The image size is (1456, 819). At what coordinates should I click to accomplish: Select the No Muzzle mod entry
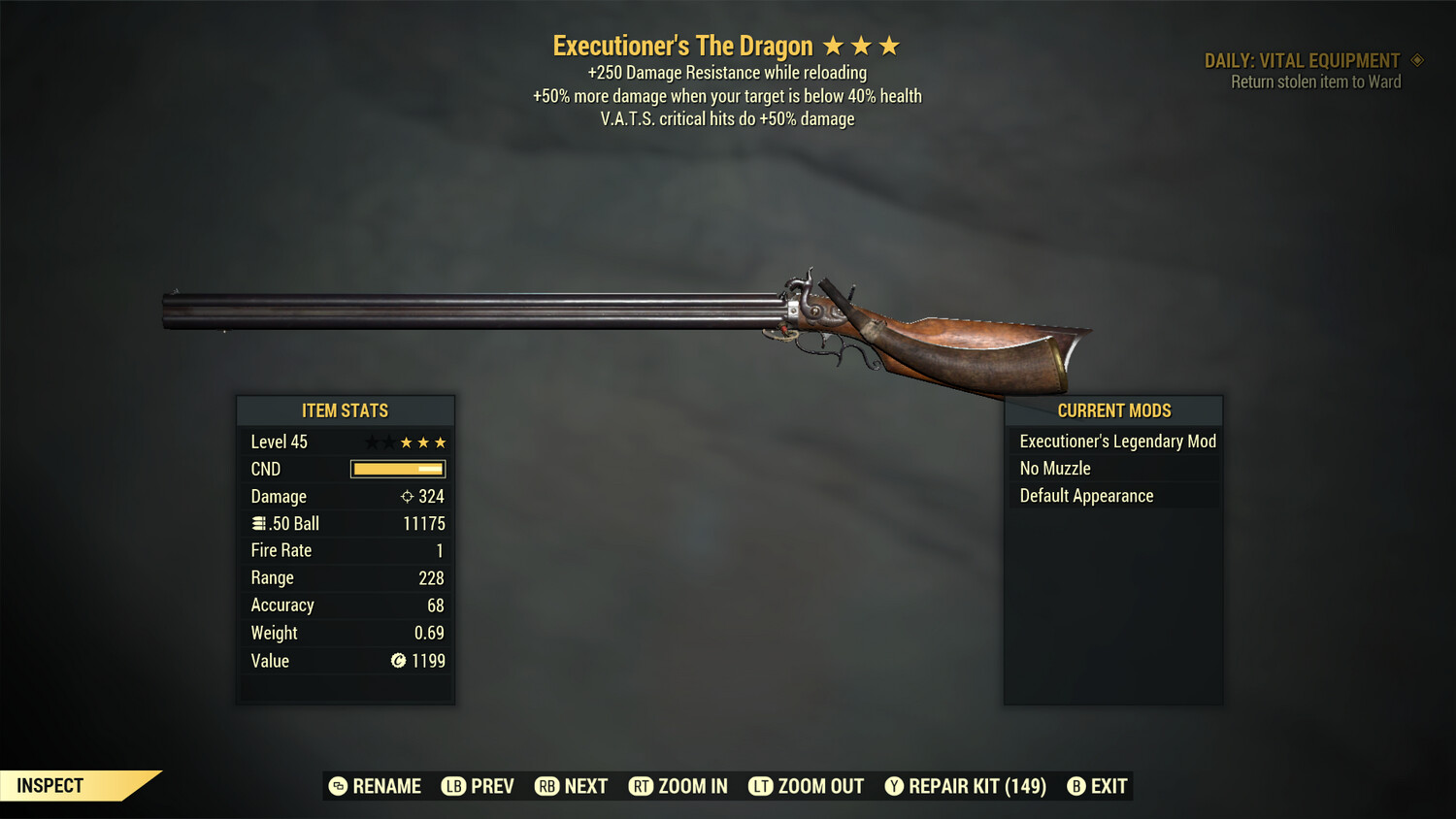click(1053, 468)
